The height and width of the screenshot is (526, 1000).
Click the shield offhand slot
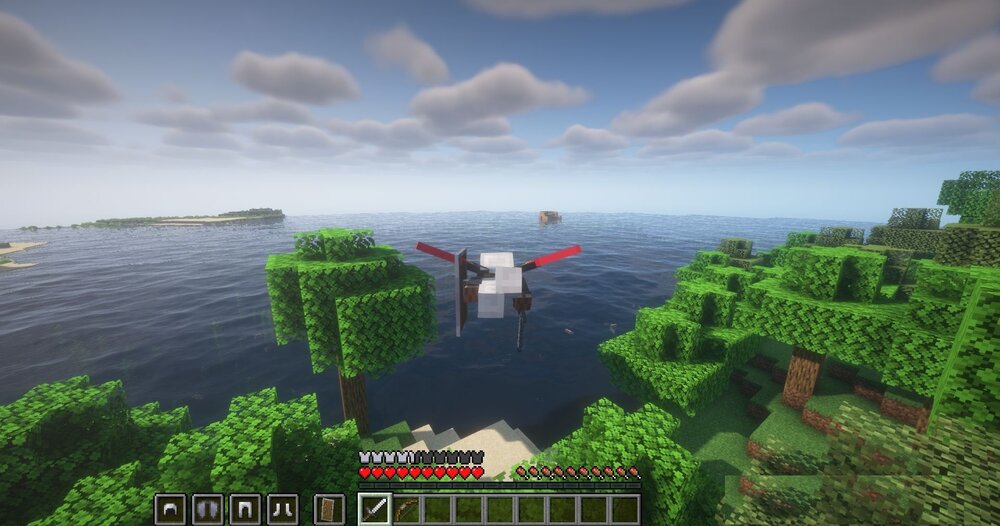328,509
